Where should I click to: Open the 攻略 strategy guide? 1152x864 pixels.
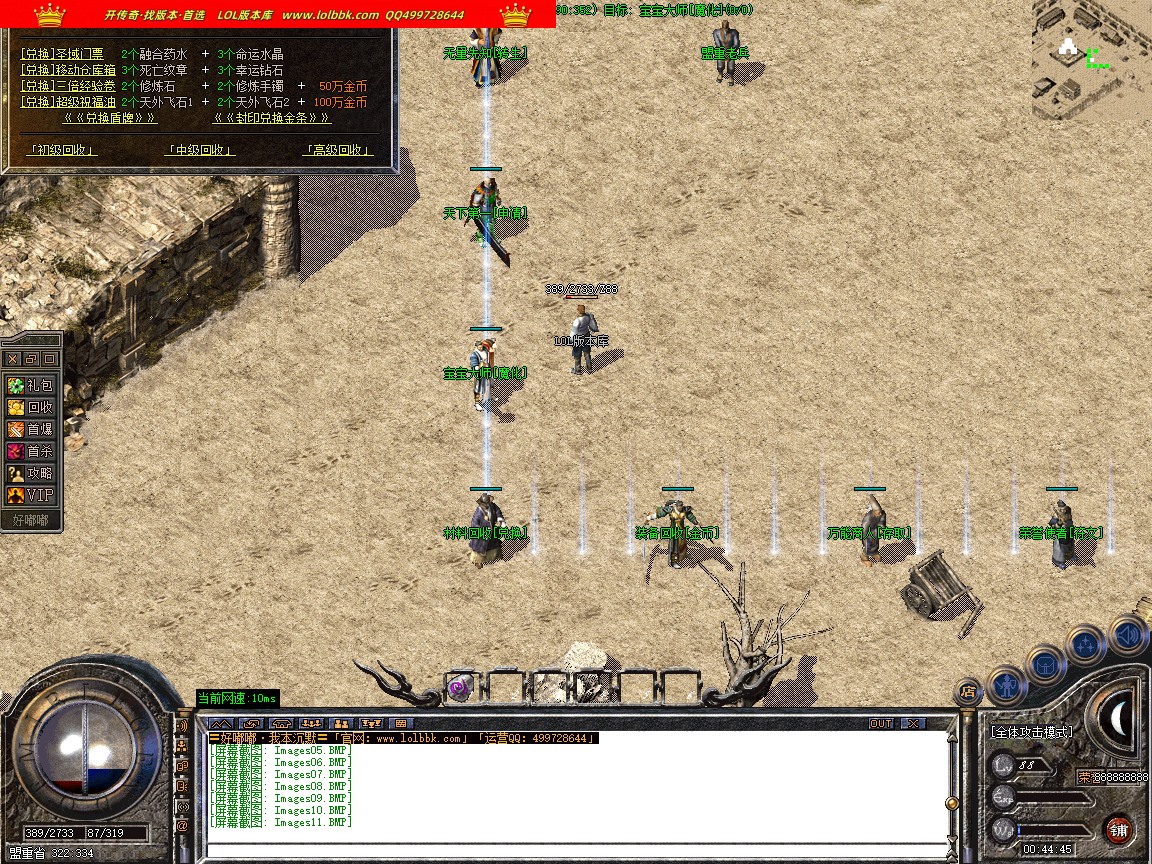(x=31, y=473)
